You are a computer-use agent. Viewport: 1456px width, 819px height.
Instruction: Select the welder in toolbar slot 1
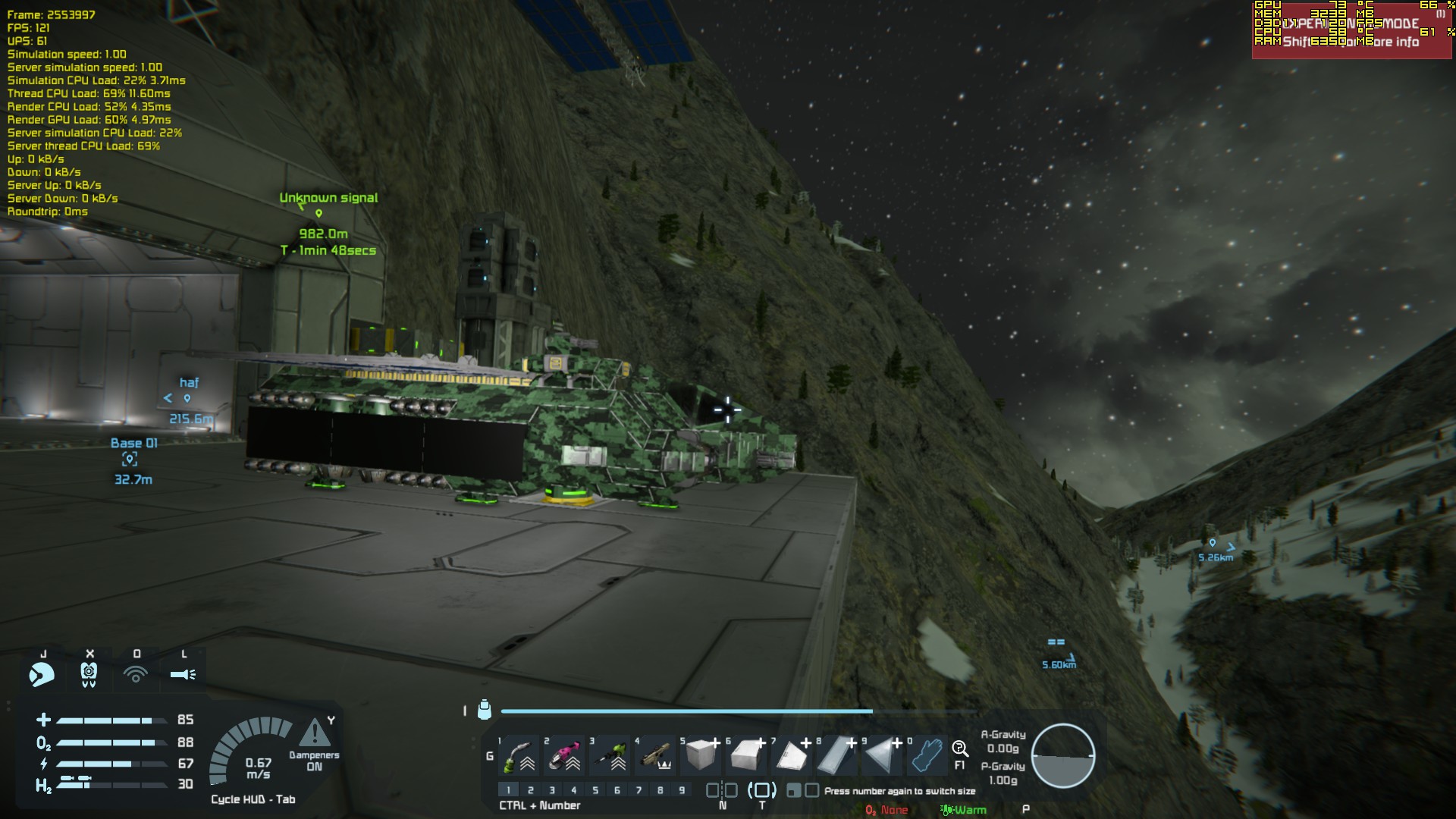coord(519,755)
